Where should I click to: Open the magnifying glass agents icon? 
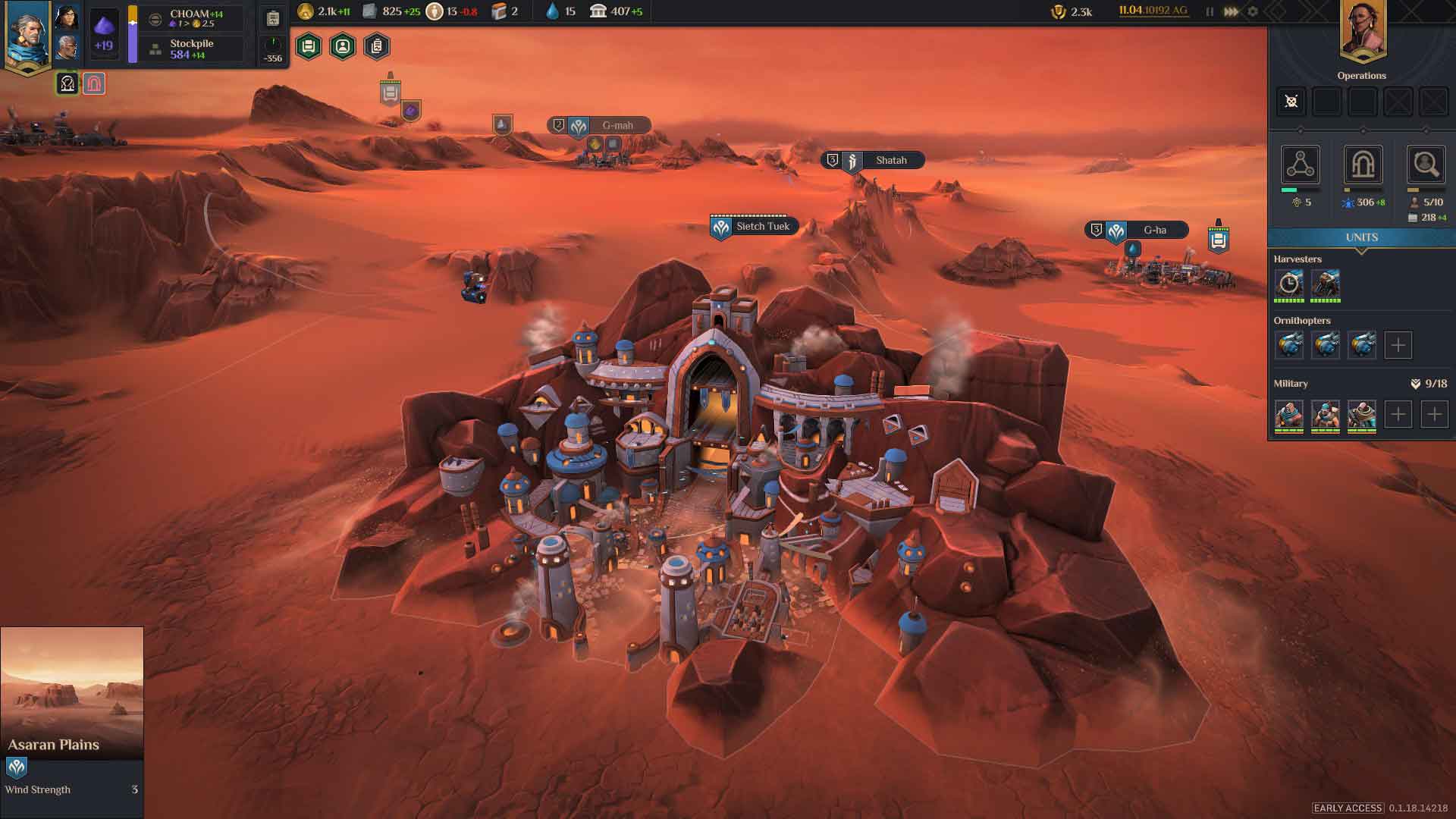click(x=1425, y=165)
